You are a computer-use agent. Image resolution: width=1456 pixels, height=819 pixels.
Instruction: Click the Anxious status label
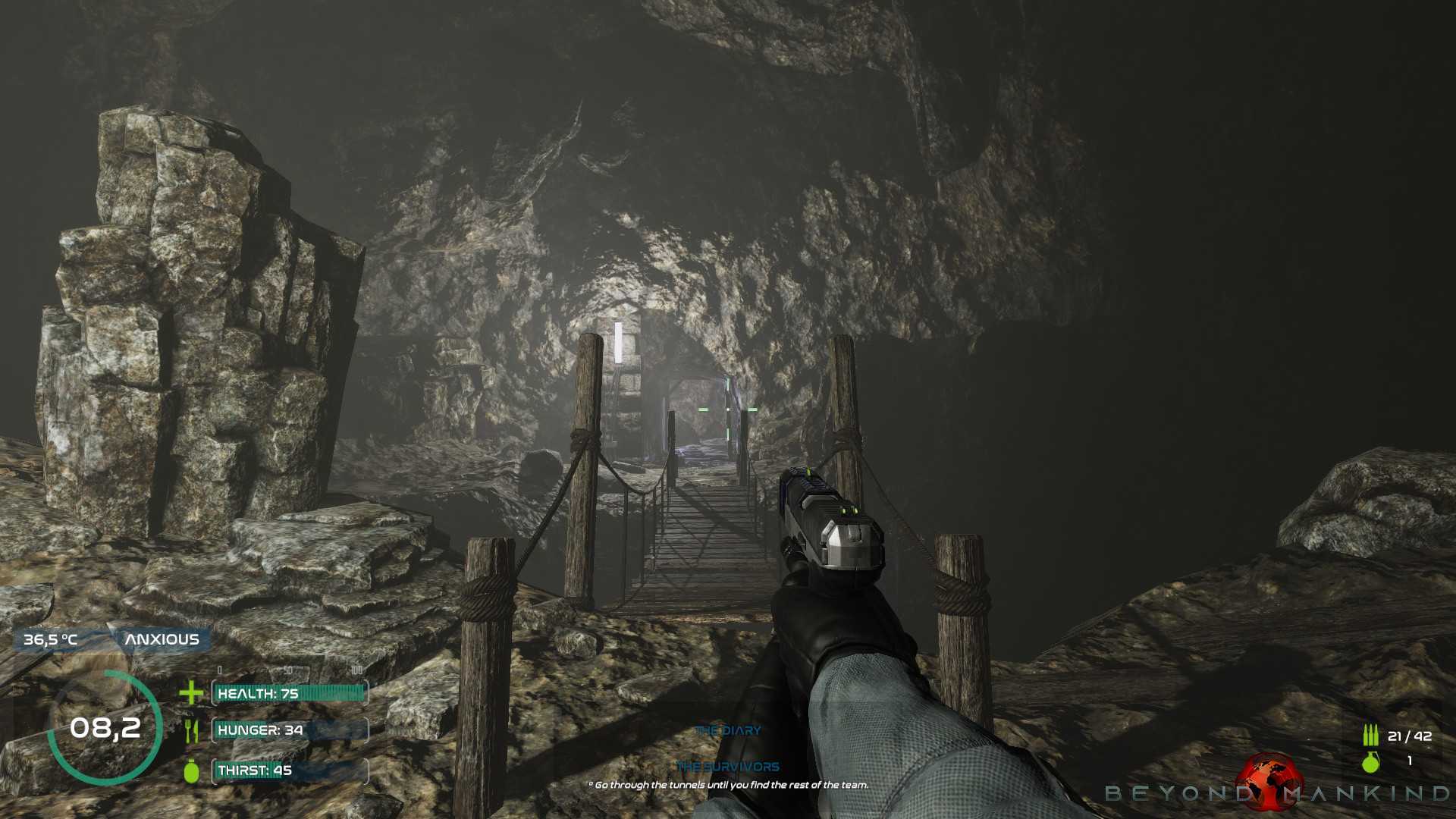point(162,639)
